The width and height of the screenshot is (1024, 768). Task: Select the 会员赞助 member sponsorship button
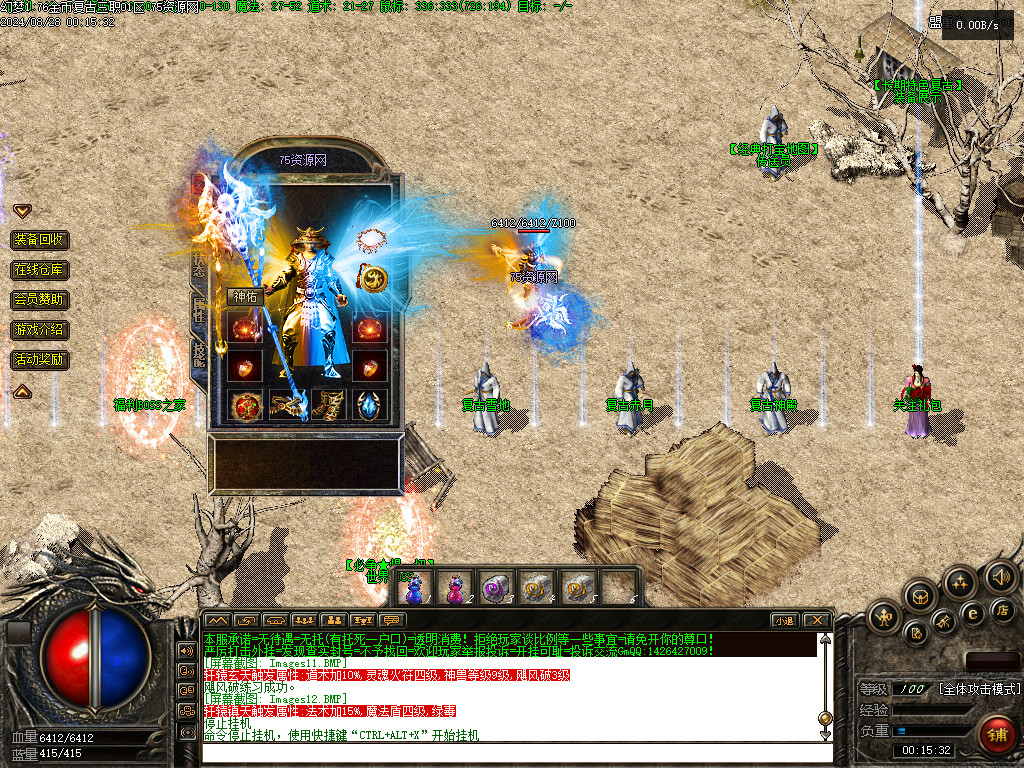[x=40, y=299]
